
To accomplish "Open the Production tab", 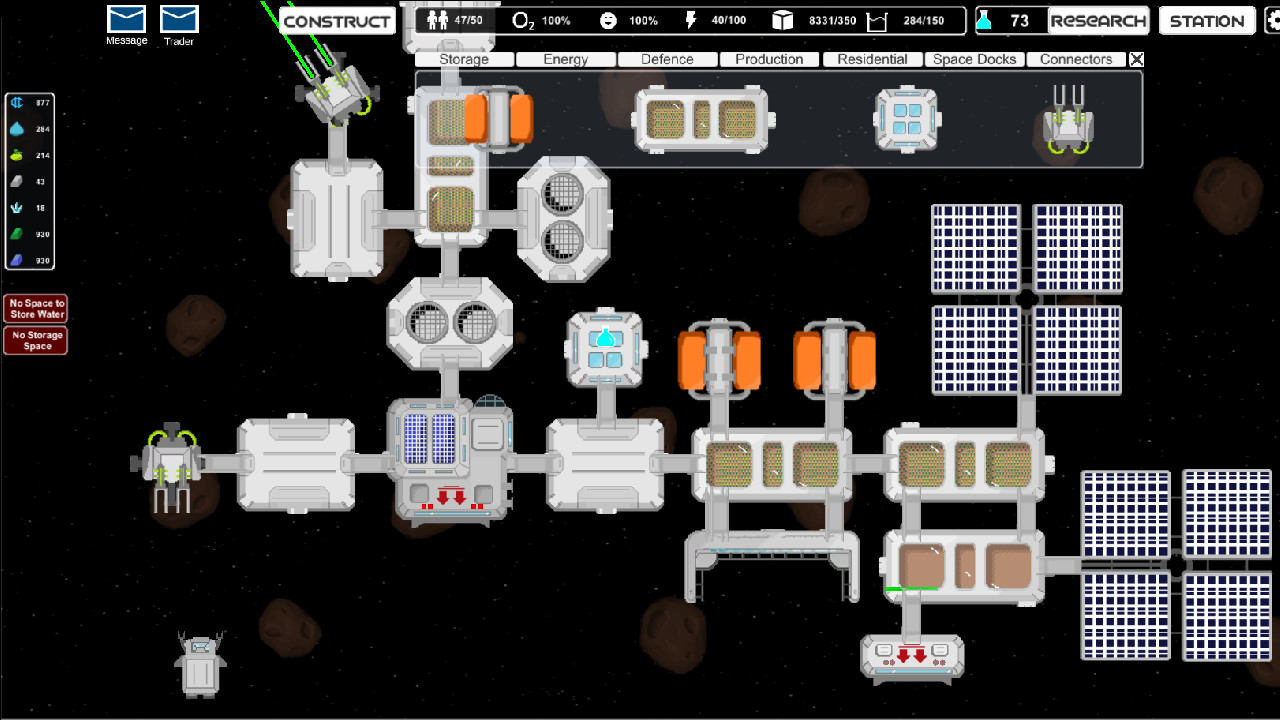I will [769, 59].
